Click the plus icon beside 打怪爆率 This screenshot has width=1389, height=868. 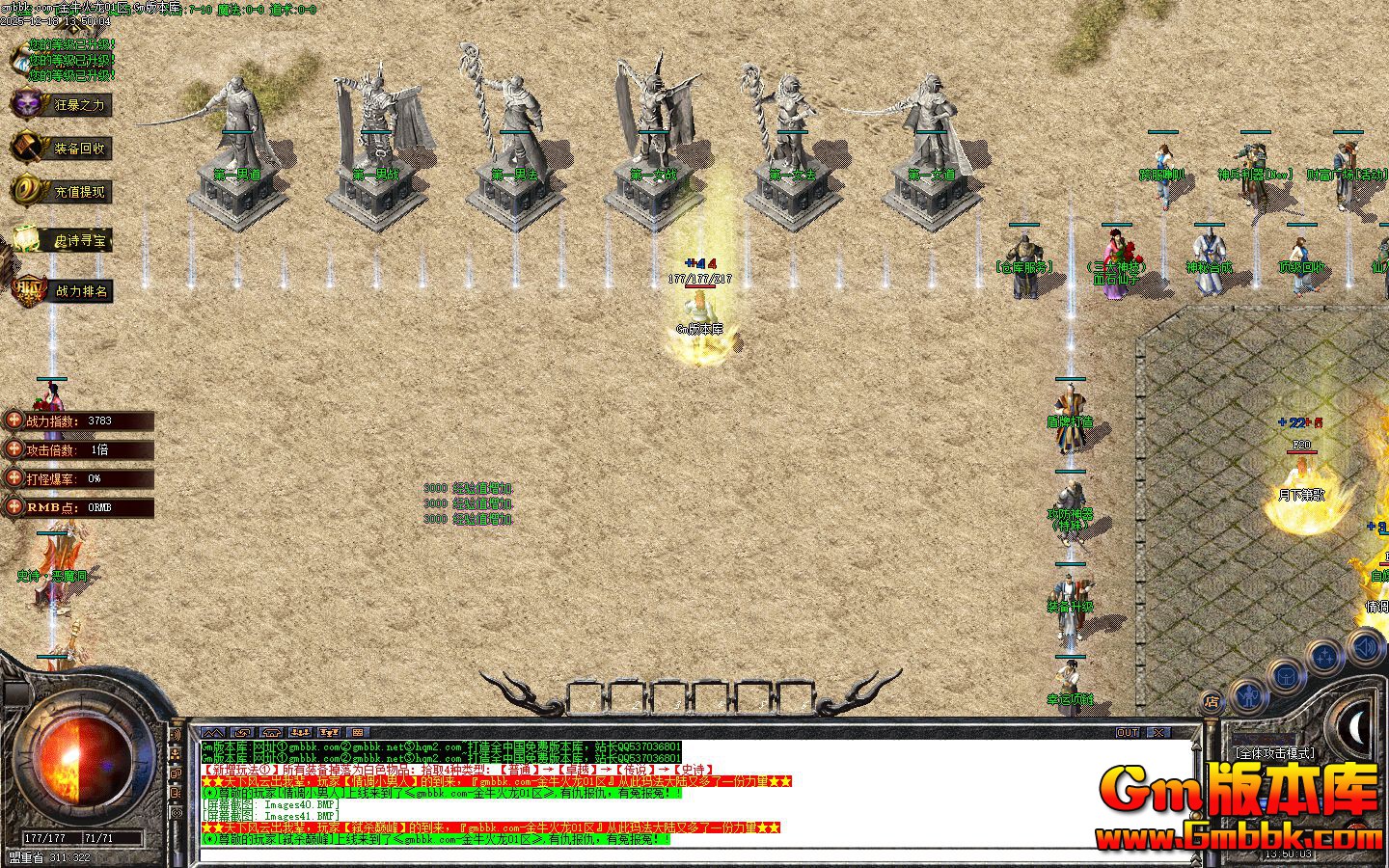click(14, 478)
